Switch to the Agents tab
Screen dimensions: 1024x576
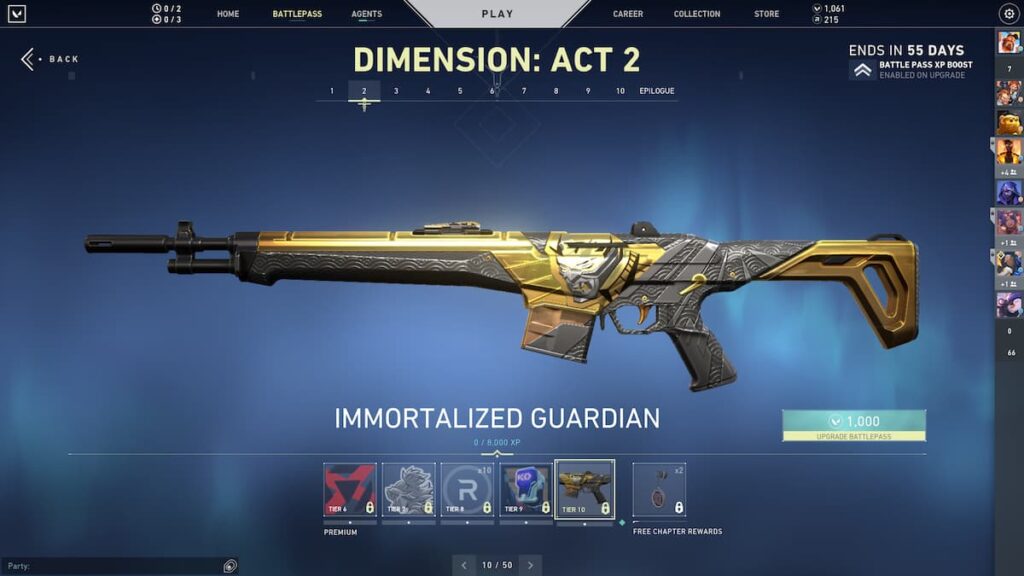pyautogui.click(x=366, y=14)
